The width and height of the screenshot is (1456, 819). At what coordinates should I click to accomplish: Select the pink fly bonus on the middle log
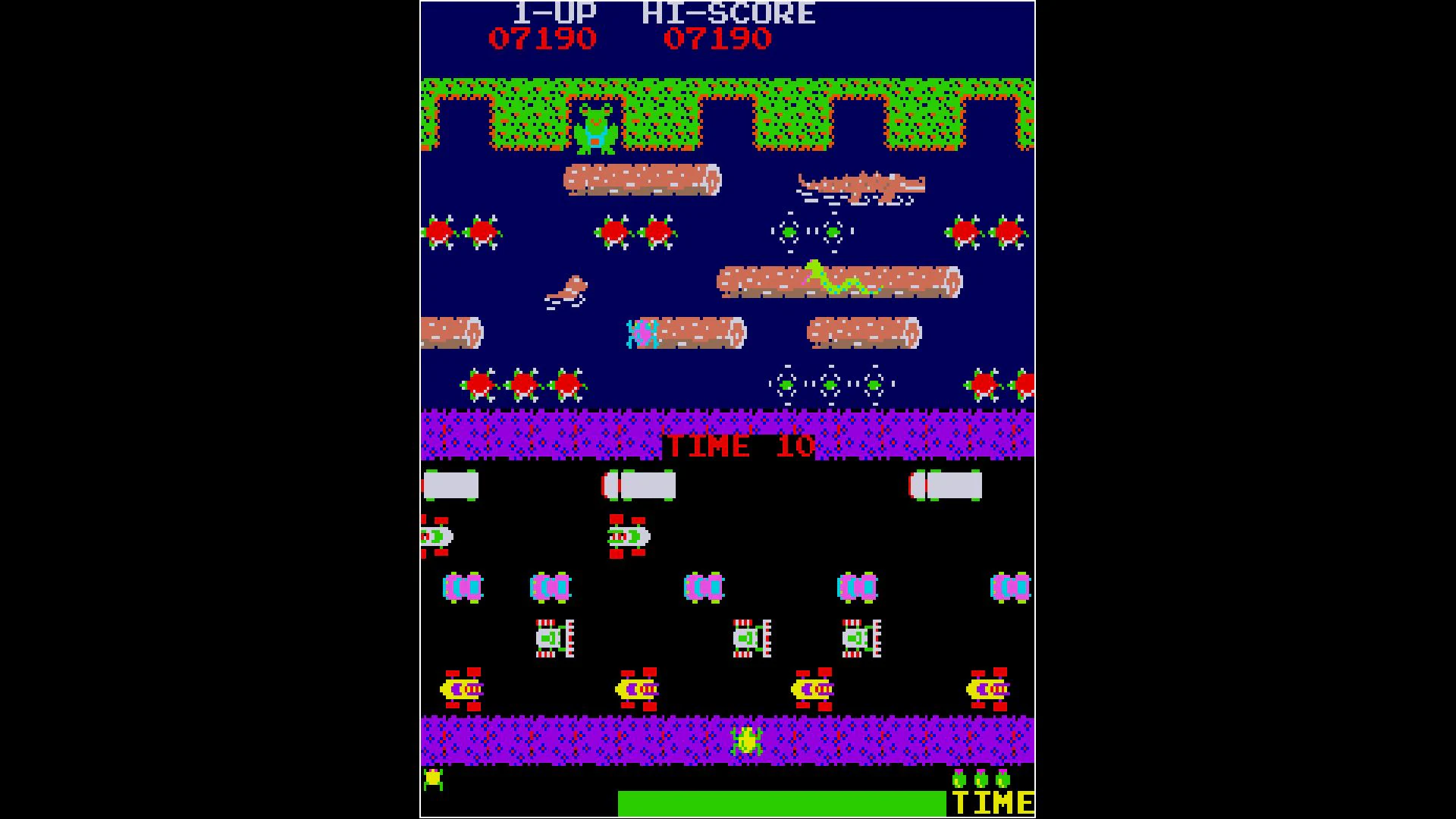click(641, 334)
